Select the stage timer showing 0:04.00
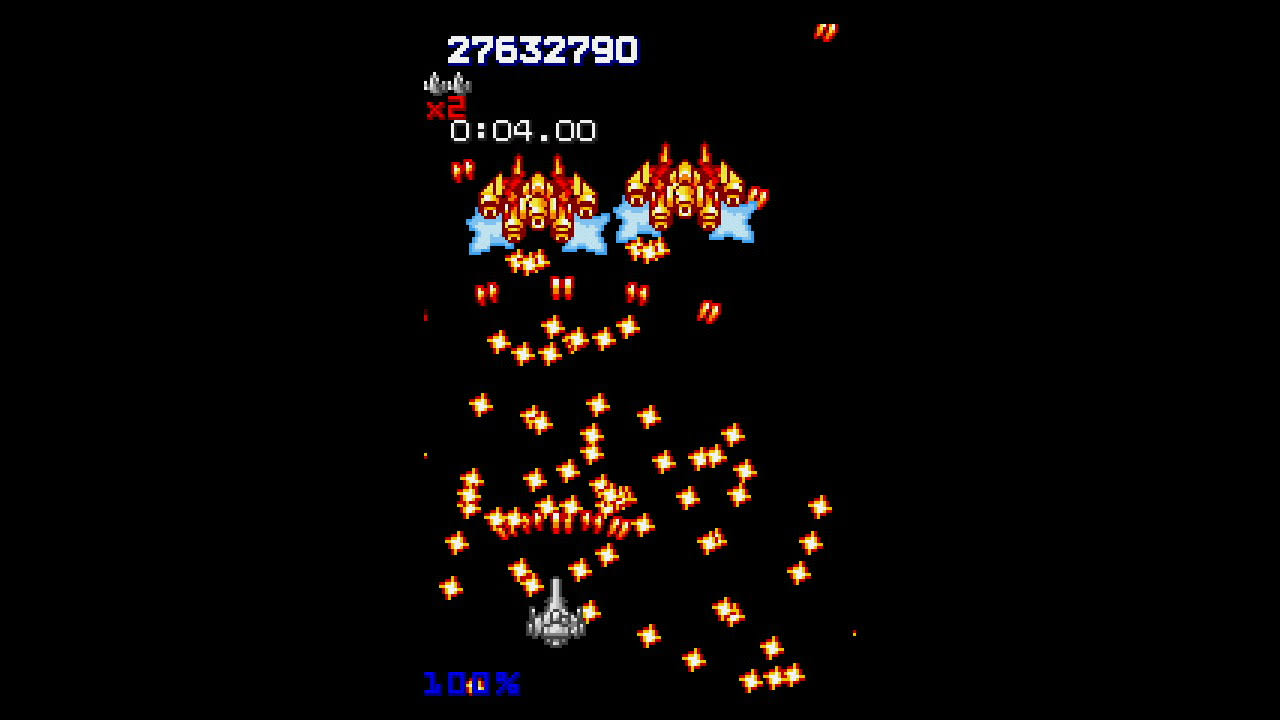 [523, 129]
